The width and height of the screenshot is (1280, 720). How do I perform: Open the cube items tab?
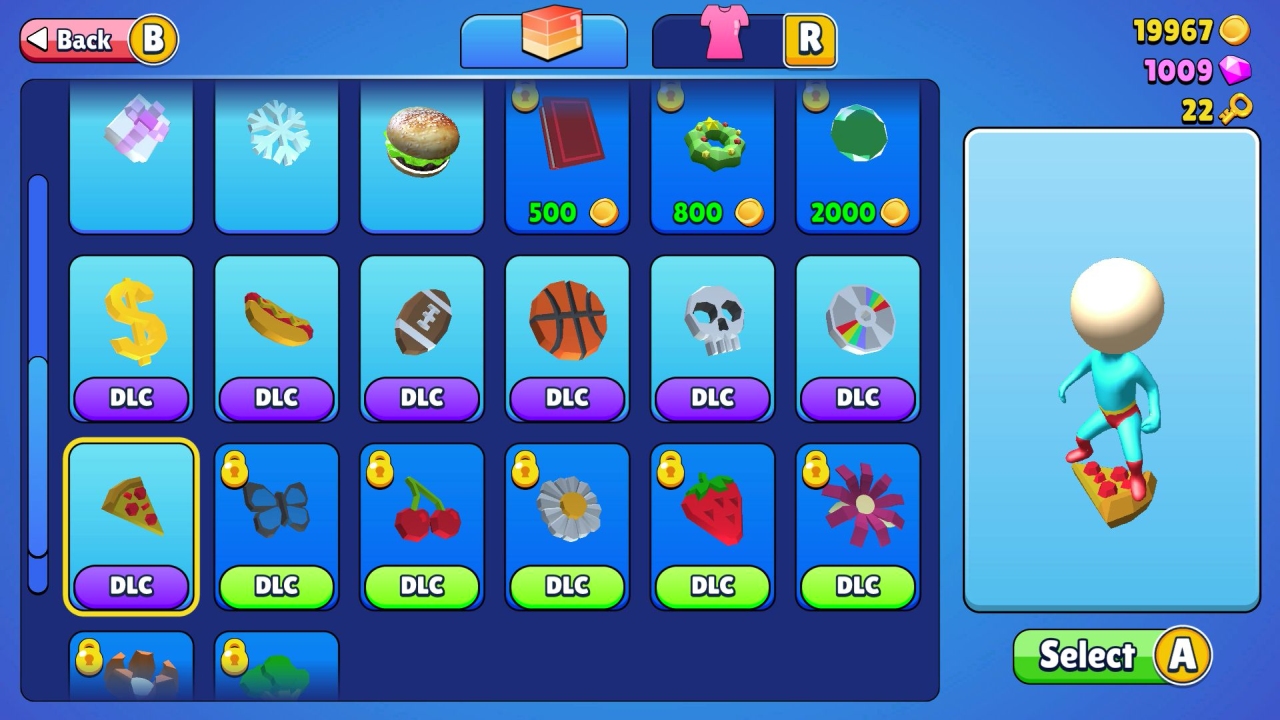click(544, 38)
